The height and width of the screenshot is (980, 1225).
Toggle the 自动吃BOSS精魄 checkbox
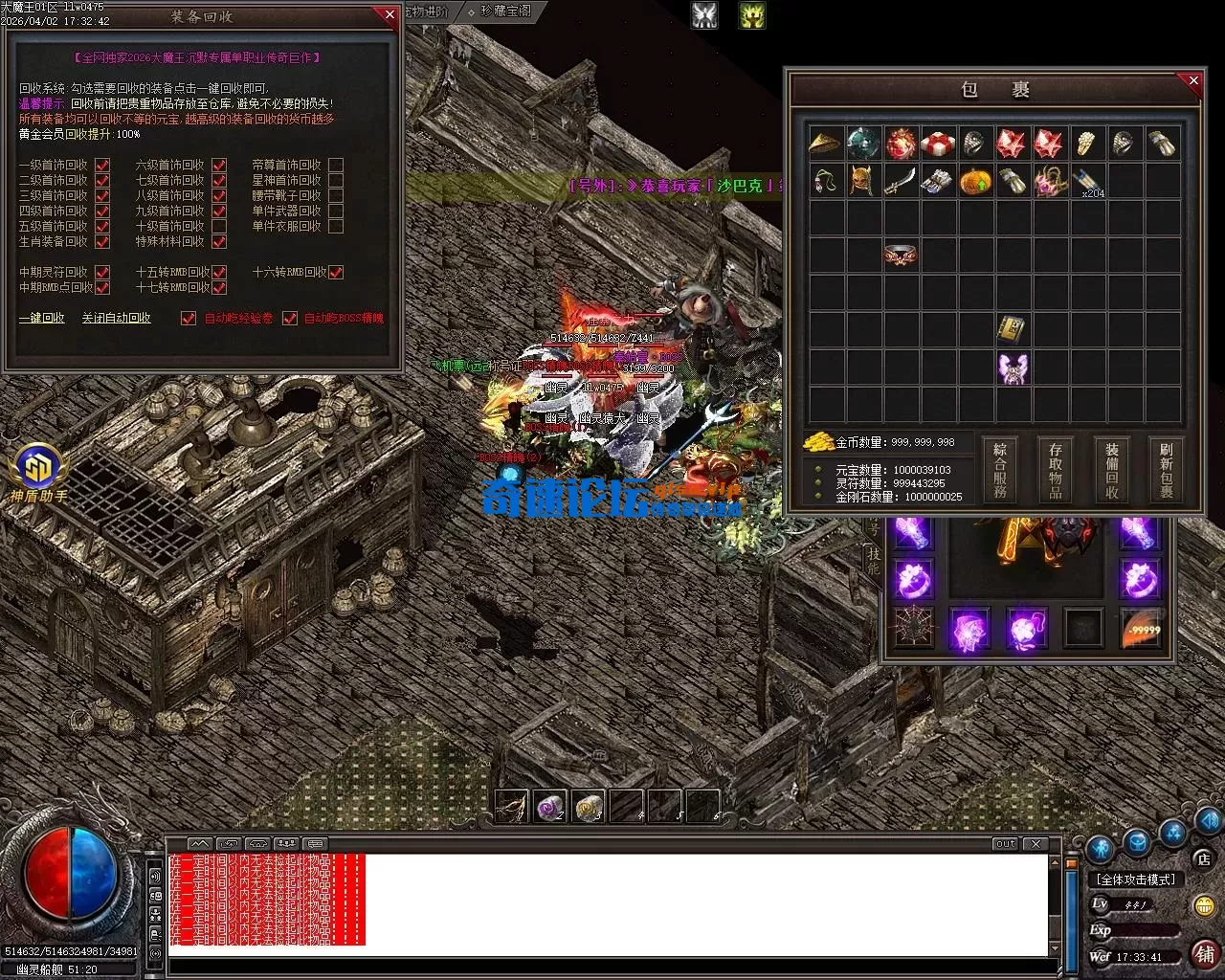pos(290,319)
